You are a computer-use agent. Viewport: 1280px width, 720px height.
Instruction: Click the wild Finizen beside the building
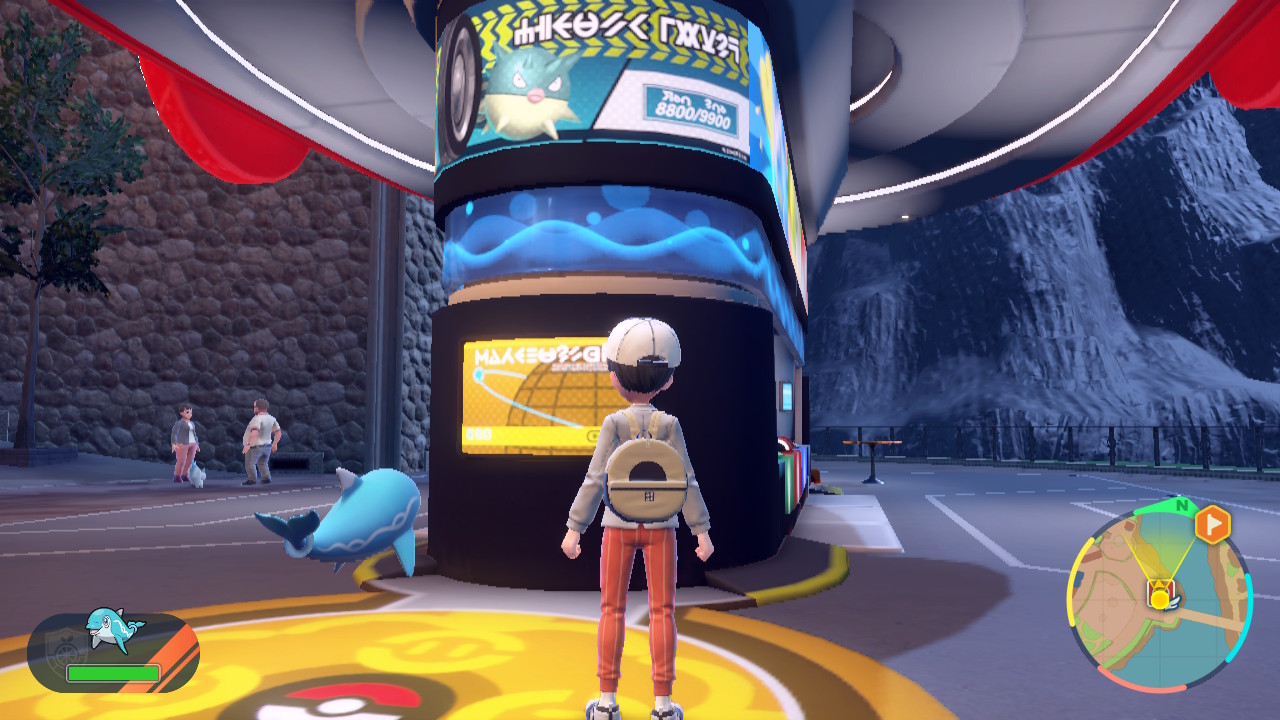click(370, 520)
